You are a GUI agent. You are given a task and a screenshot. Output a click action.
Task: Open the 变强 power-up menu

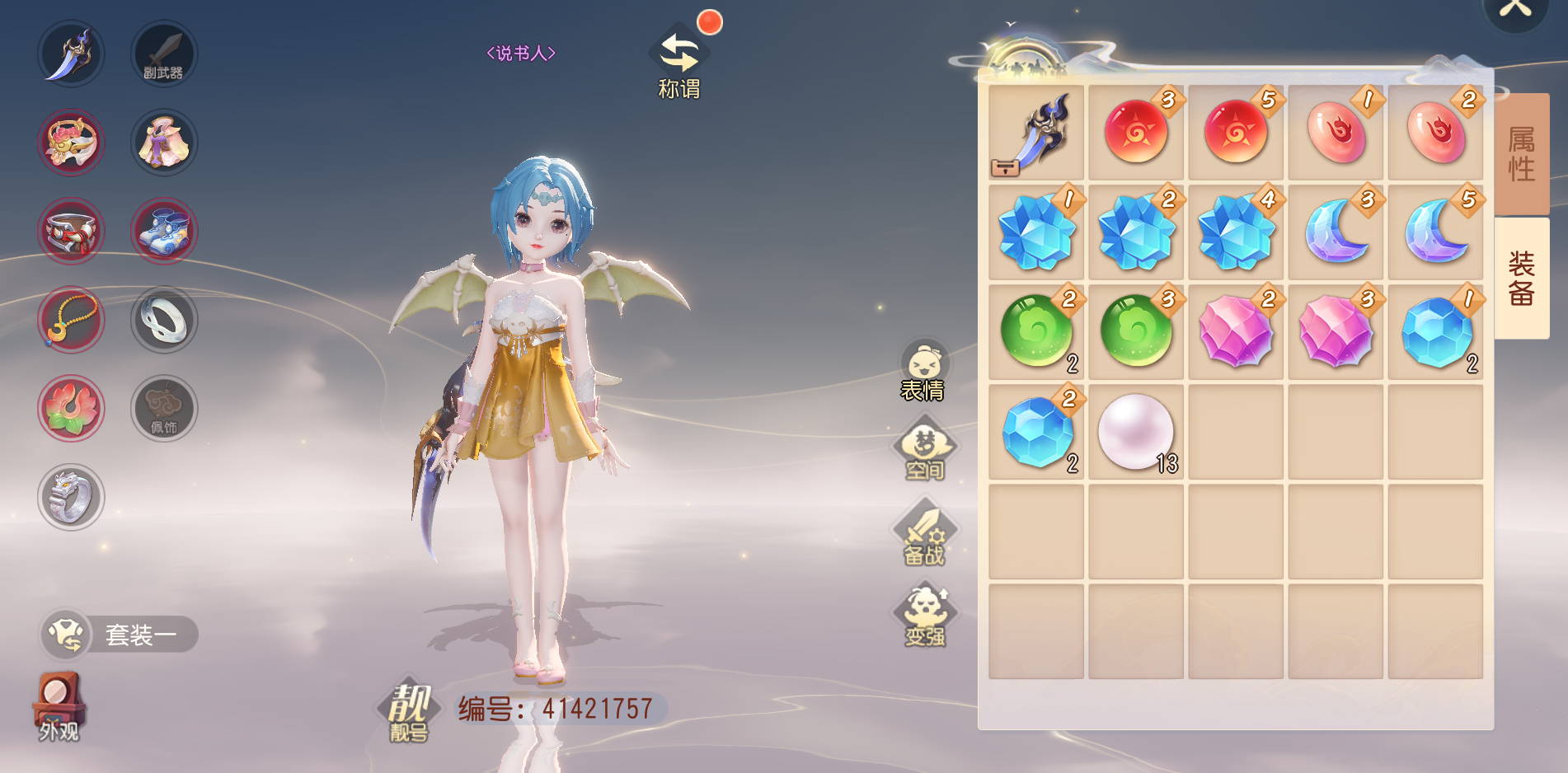pyautogui.click(x=925, y=616)
